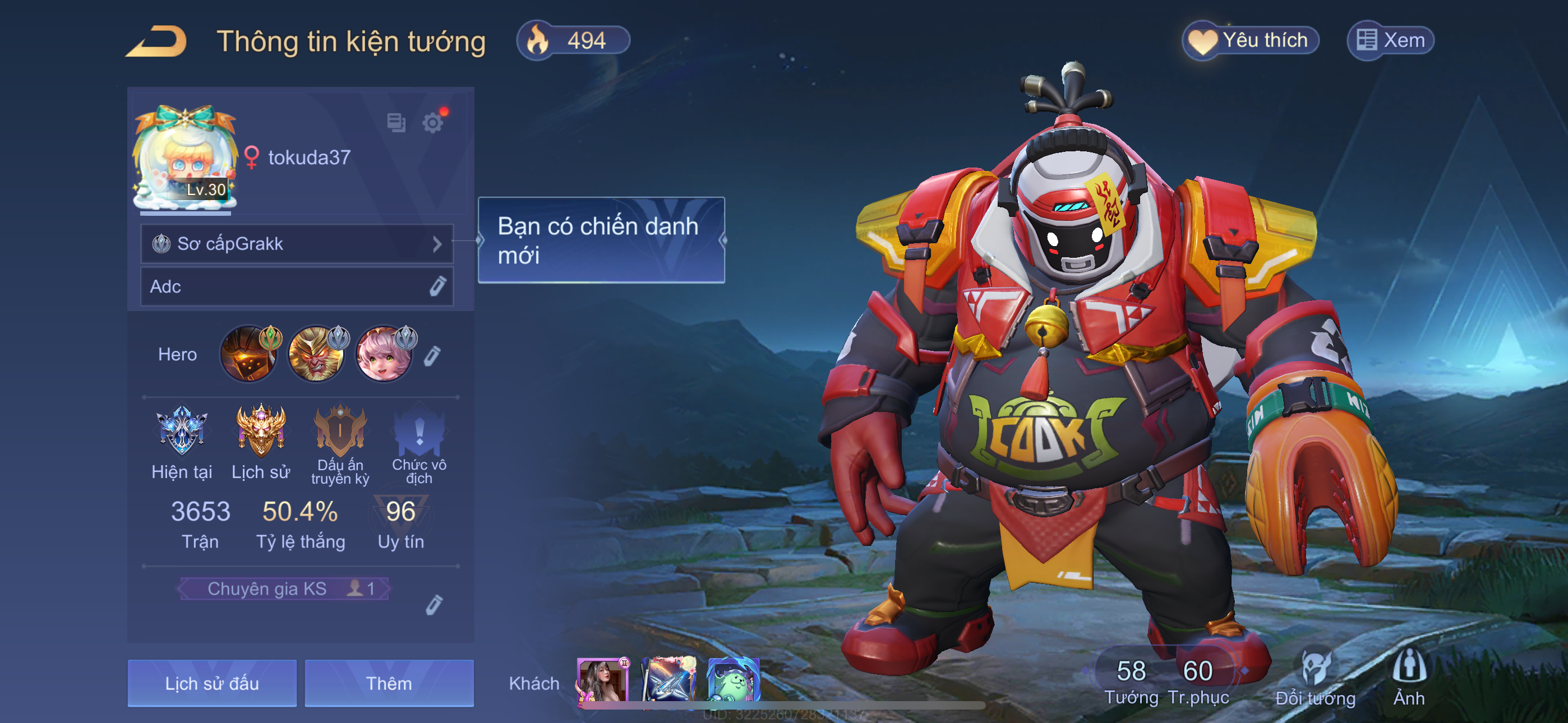
Task: View the Hiện tại rank badge
Action: (x=181, y=431)
